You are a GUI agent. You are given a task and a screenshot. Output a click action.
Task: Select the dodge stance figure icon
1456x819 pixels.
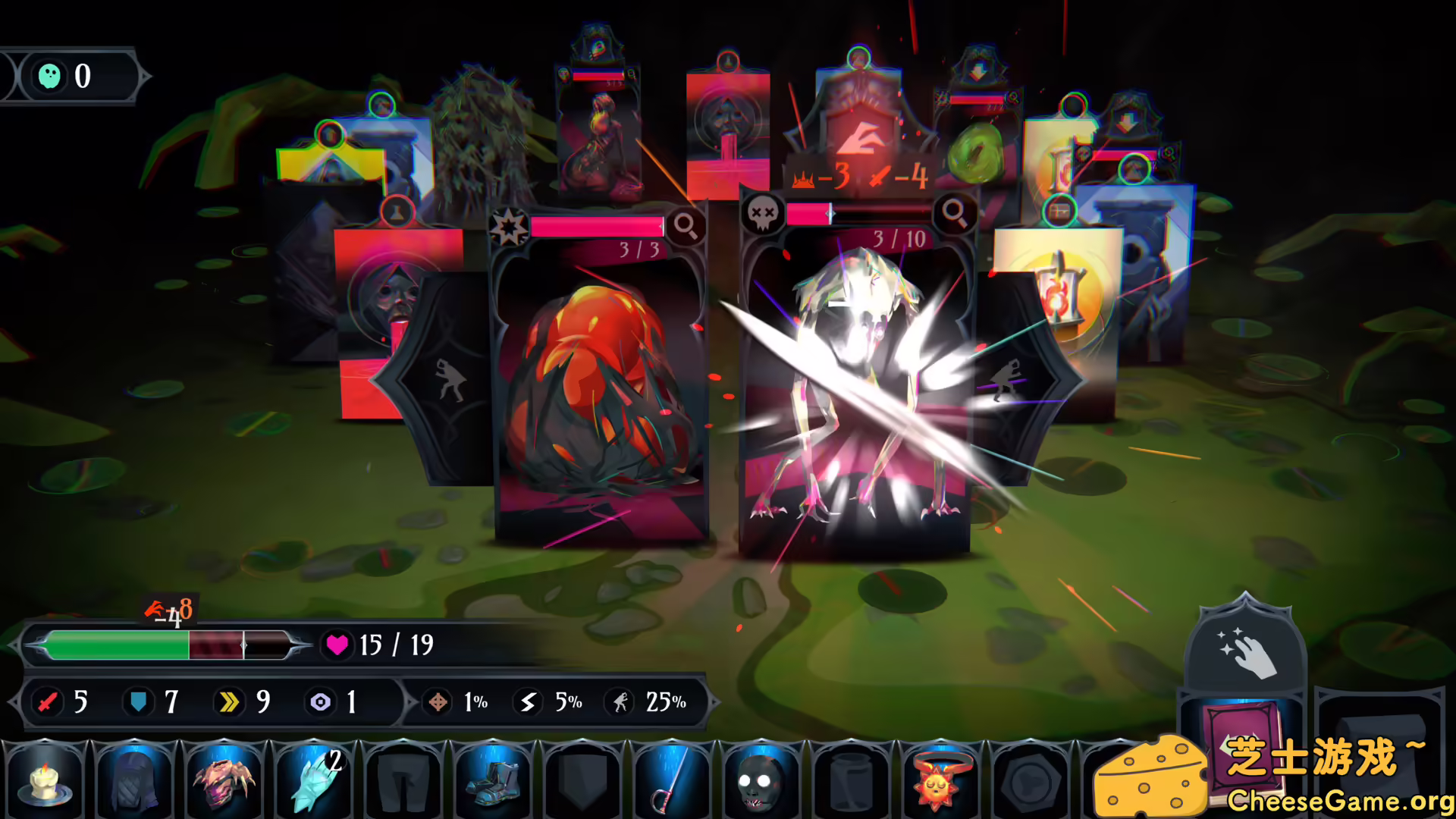620,703
